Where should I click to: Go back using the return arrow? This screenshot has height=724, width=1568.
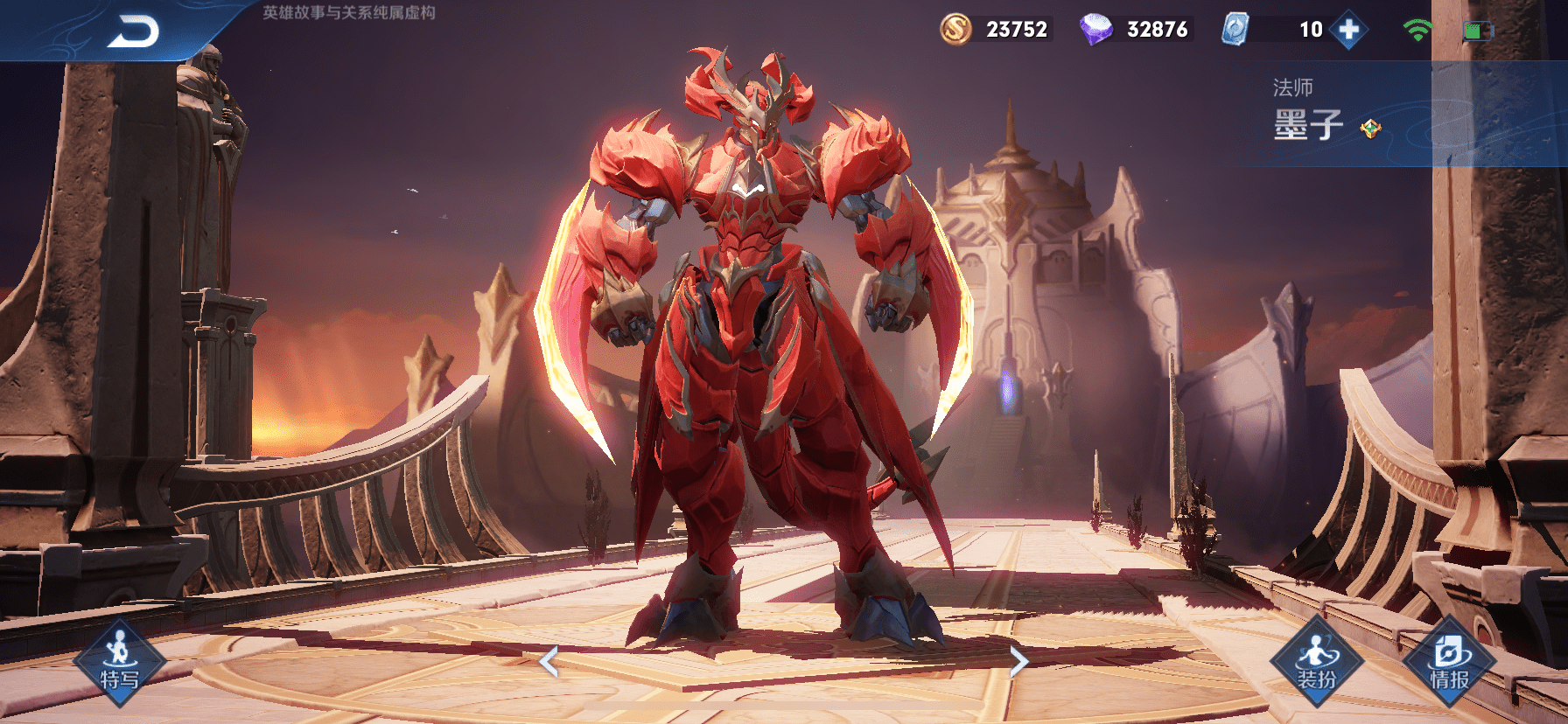(133, 32)
